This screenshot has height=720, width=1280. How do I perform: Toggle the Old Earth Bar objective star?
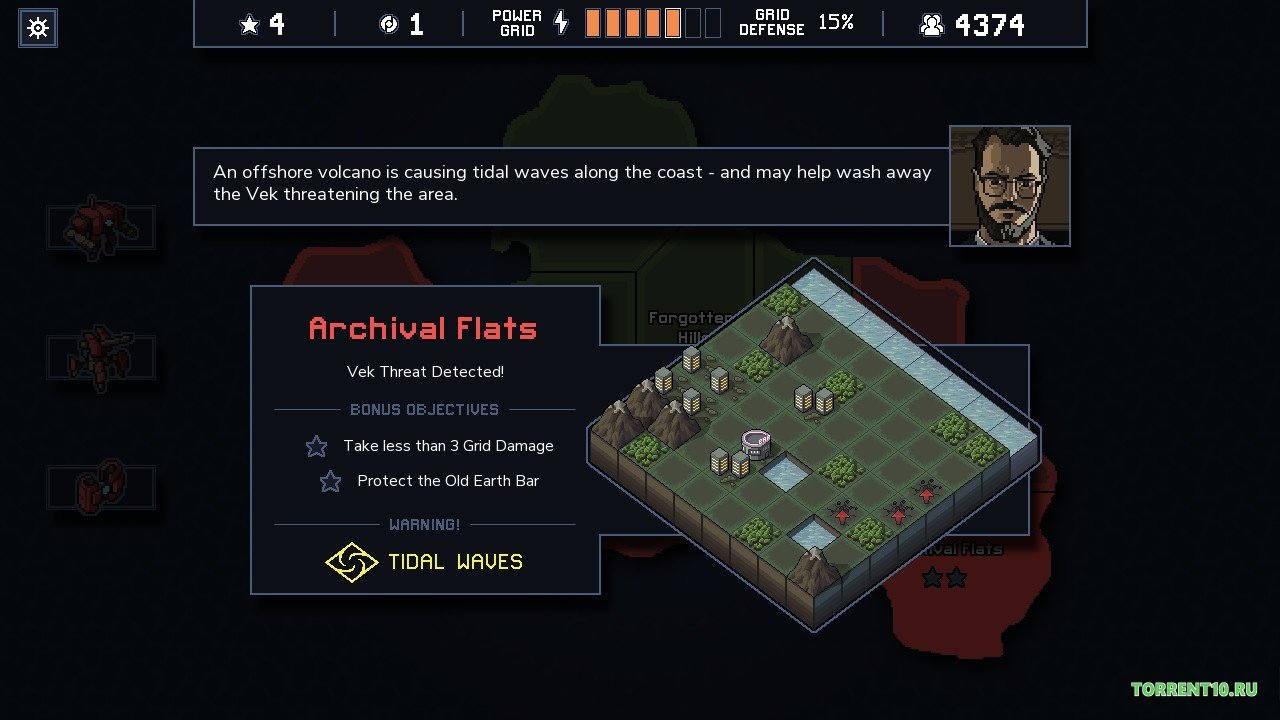(x=330, y=481)
